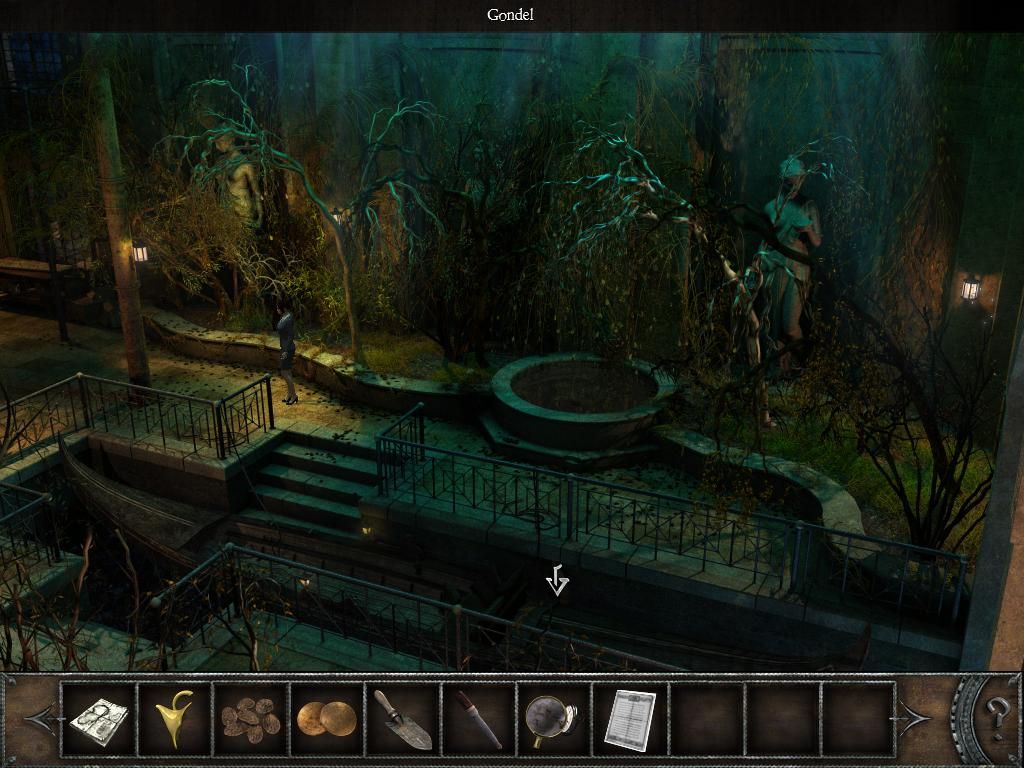Viewport: 1024px width, 768px height.
Task: Choose the two large bronze coins
Action: tap(326, 718)
